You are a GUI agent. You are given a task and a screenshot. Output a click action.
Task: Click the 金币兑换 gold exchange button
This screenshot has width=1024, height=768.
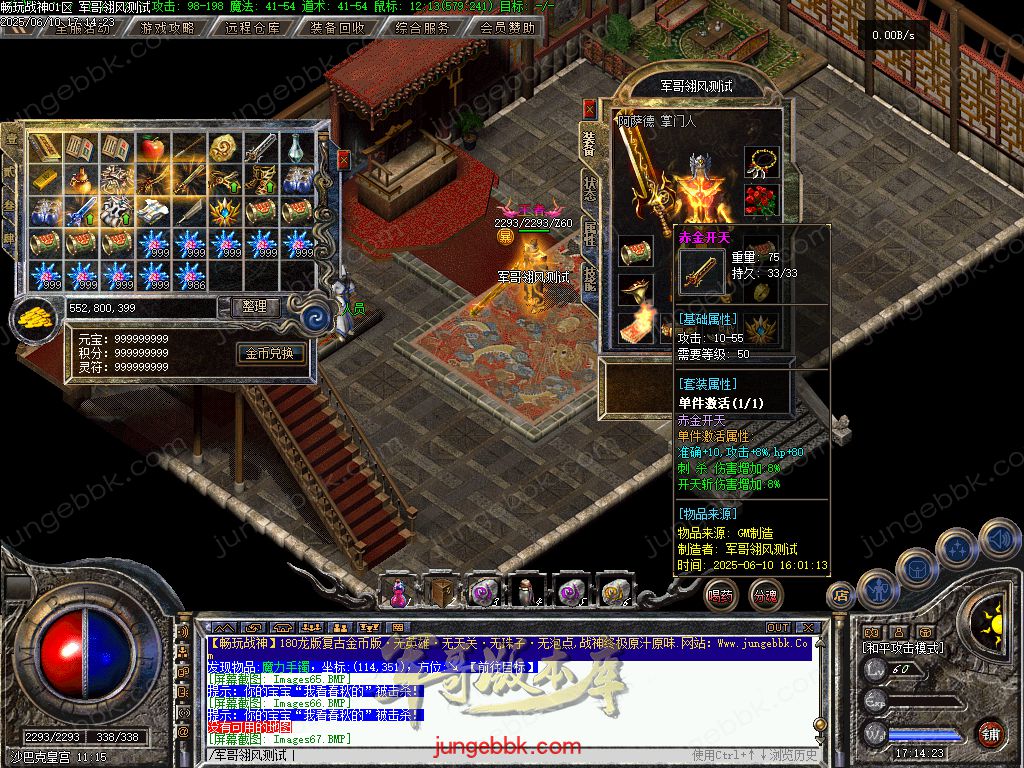click(x=270, y=353)
